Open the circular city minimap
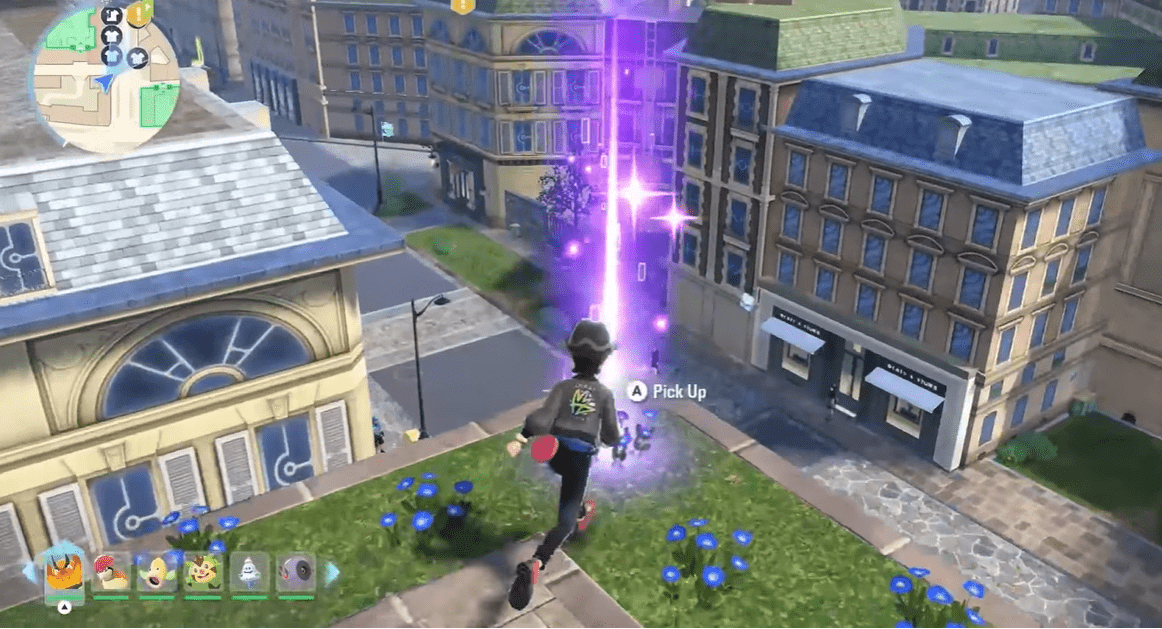1162x629 pixels. (x=104, y=79)
